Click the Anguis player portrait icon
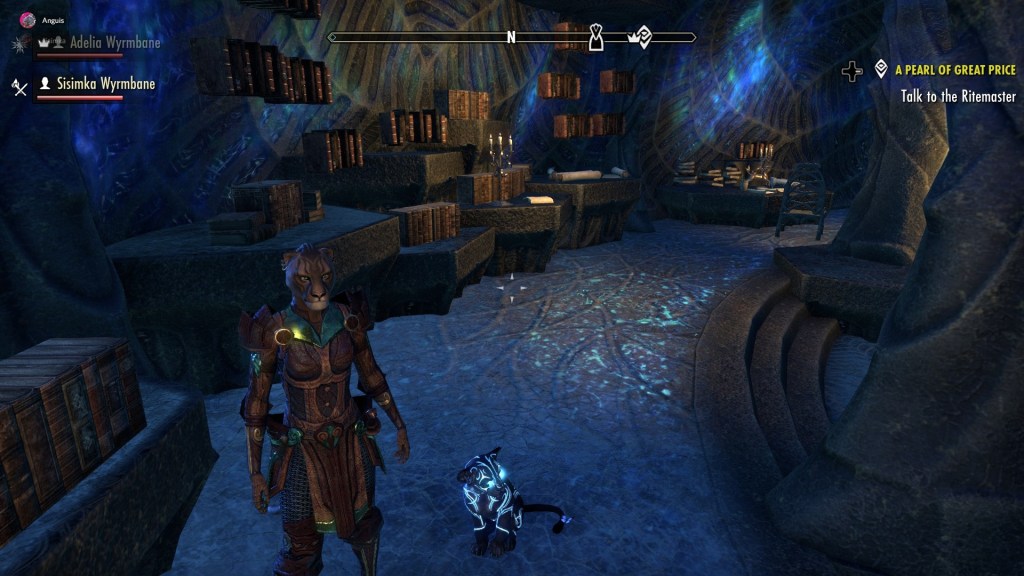This screenshot has height=576, width=1024. pyautogui.click(x=27, y=19)
